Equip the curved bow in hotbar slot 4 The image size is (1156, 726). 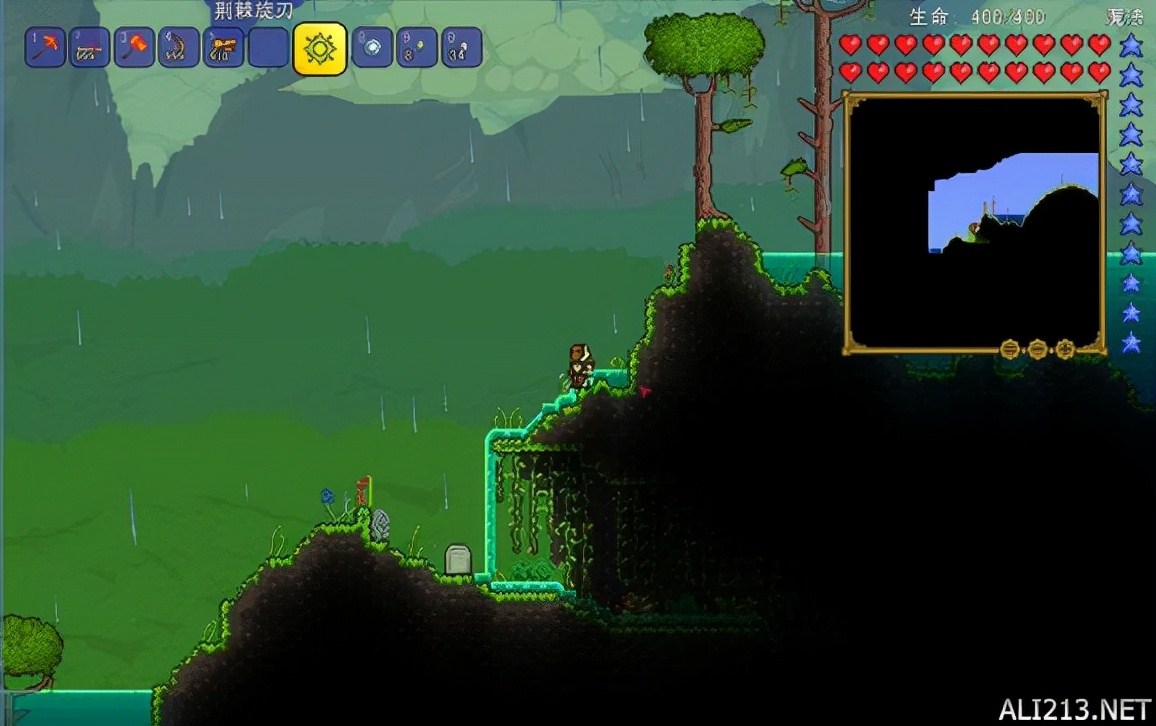(x=179, y=47)
